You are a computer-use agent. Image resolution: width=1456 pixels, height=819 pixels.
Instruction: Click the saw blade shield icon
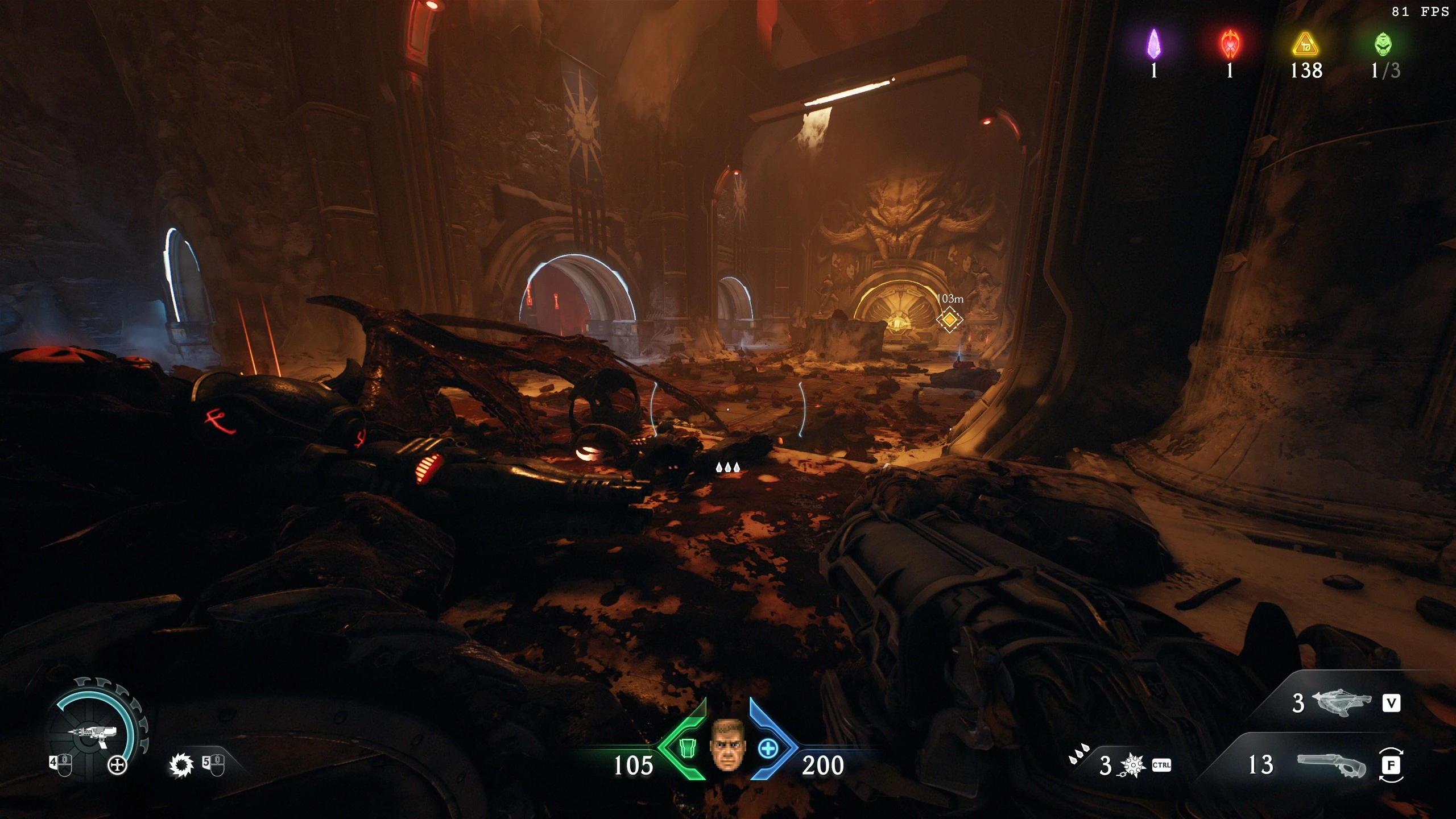click(x=181, y=766)
